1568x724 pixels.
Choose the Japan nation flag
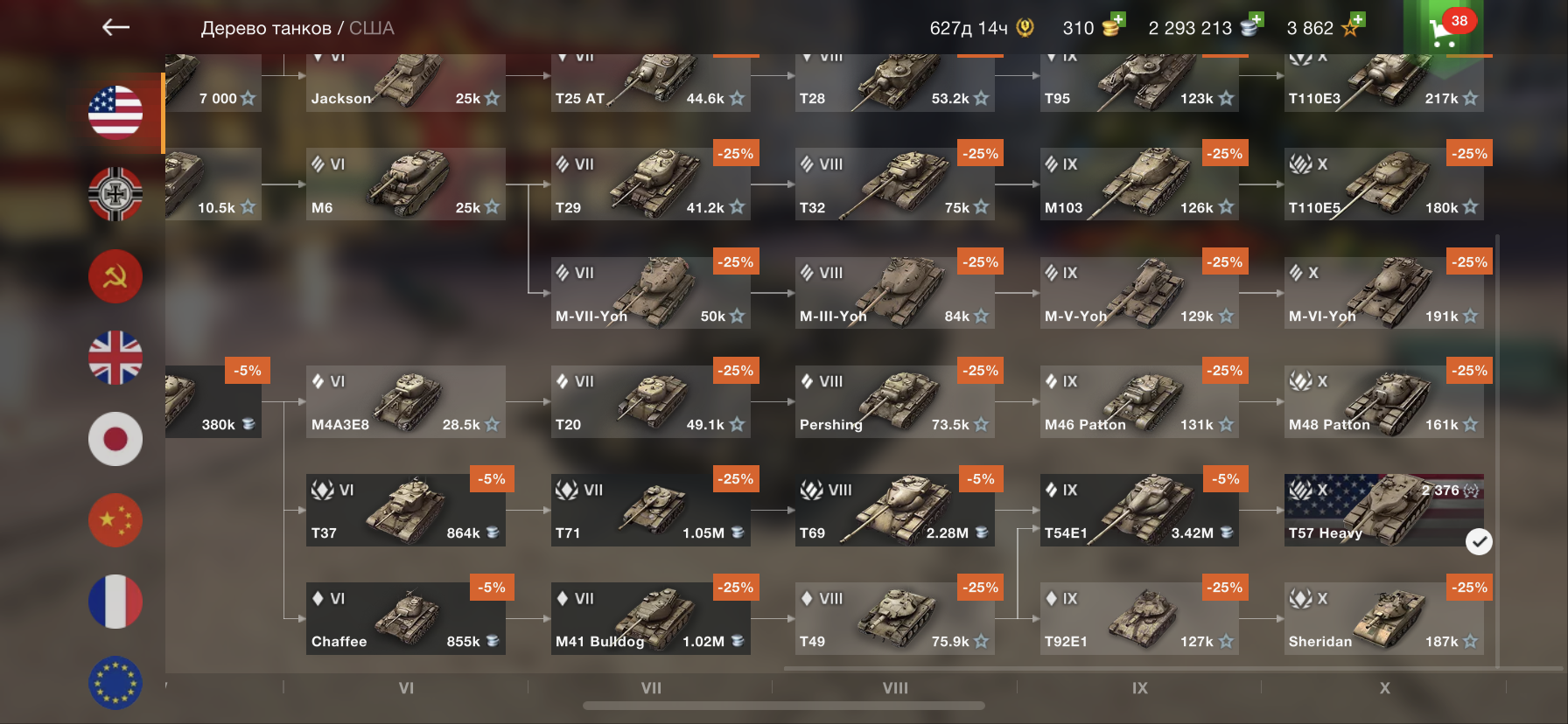pyautogui.click(x=115, y=439)
